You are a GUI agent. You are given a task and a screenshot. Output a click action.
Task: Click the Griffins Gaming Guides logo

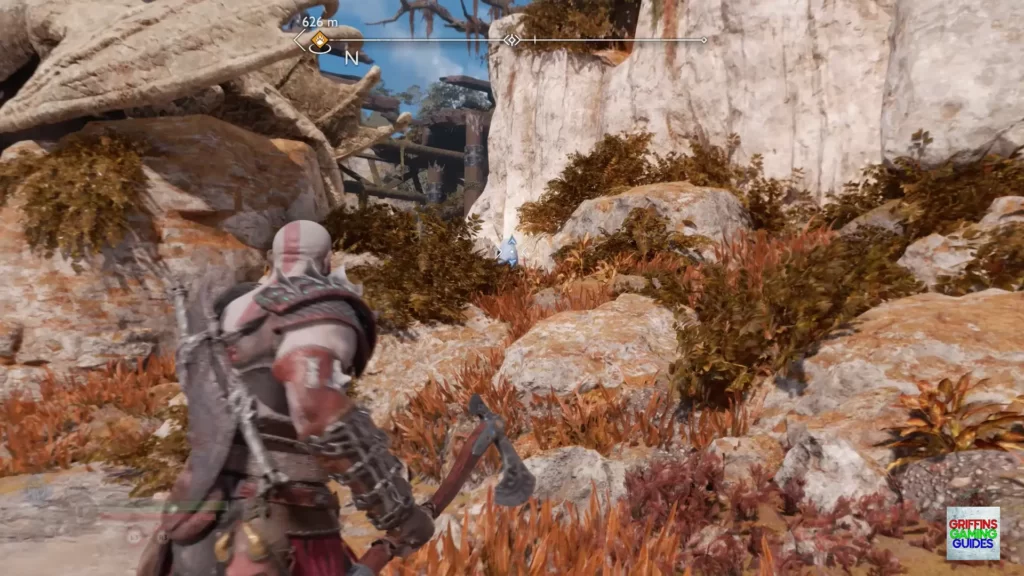coord(971,533)
